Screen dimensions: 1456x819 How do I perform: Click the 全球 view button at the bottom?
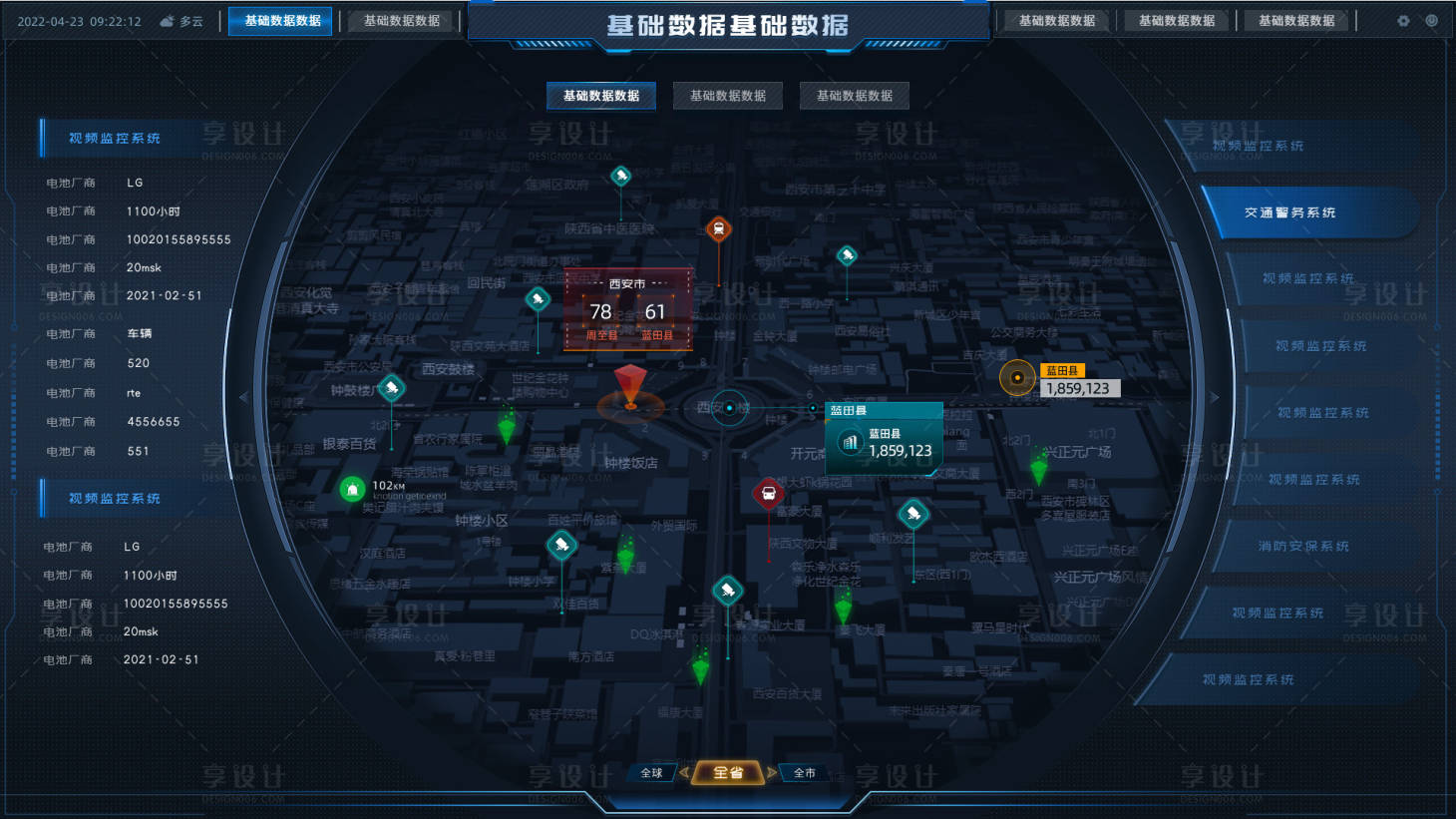[650, 771]
